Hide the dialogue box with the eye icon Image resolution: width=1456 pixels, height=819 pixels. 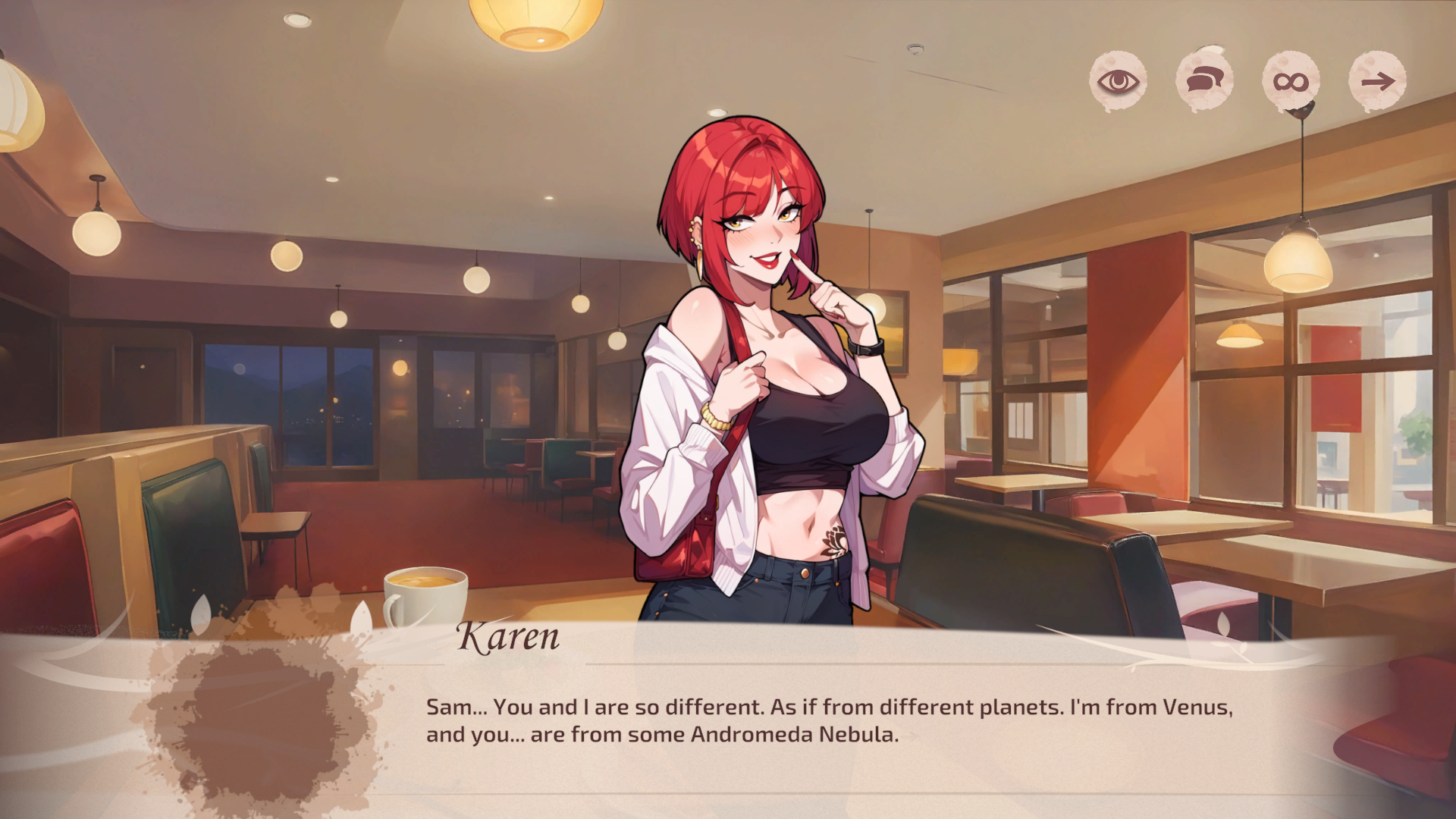[x=1118, y=81]
